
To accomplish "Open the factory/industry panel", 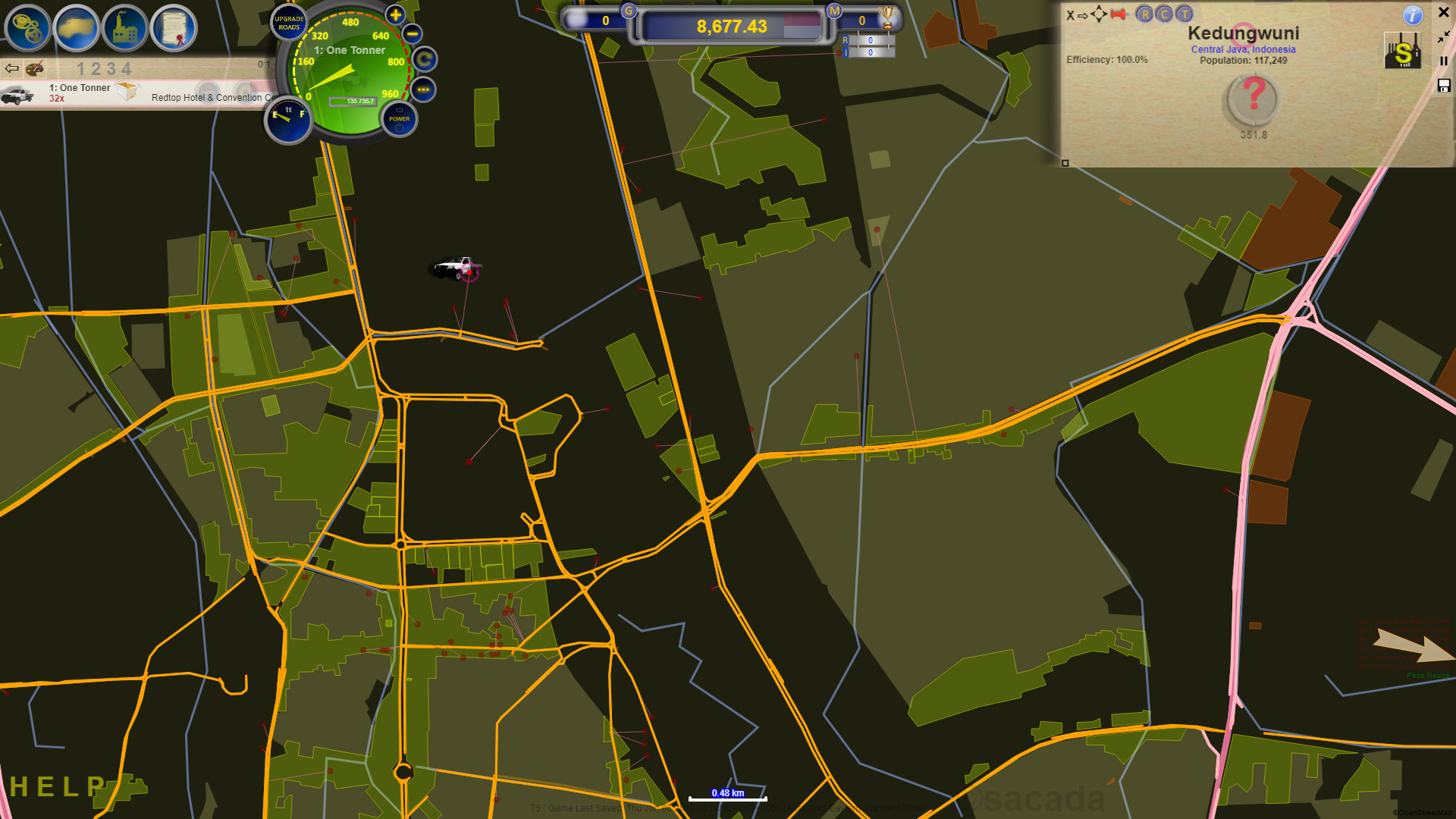I will click(127, 28).
